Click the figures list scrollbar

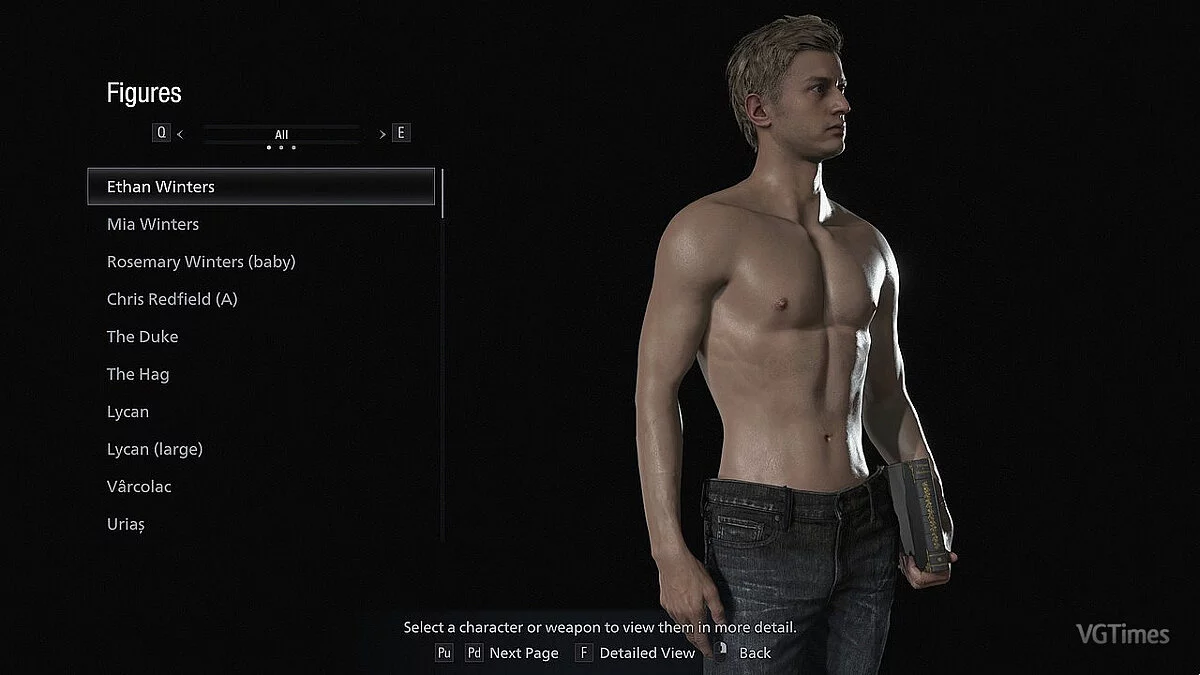click(442, 194)
